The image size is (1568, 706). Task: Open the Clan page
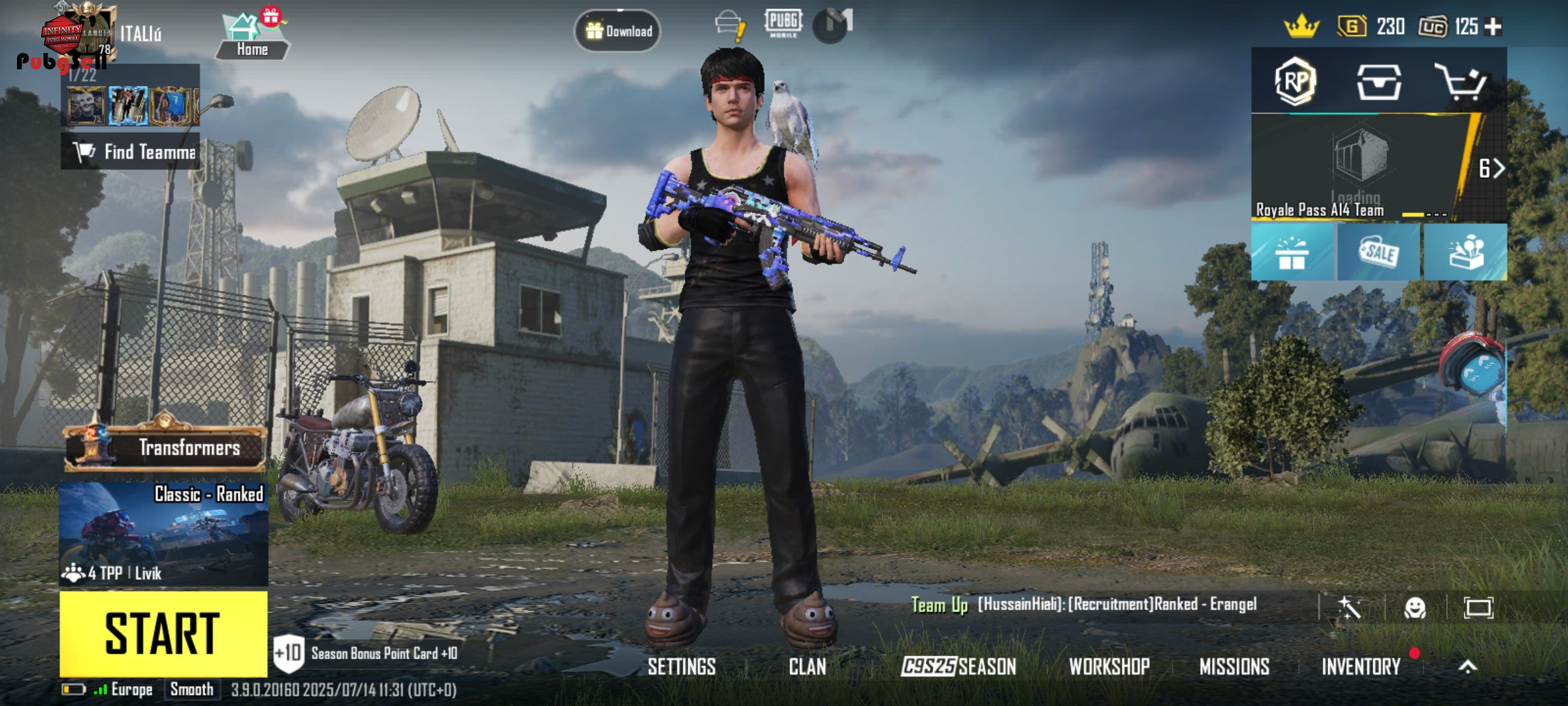click(807, 667)
